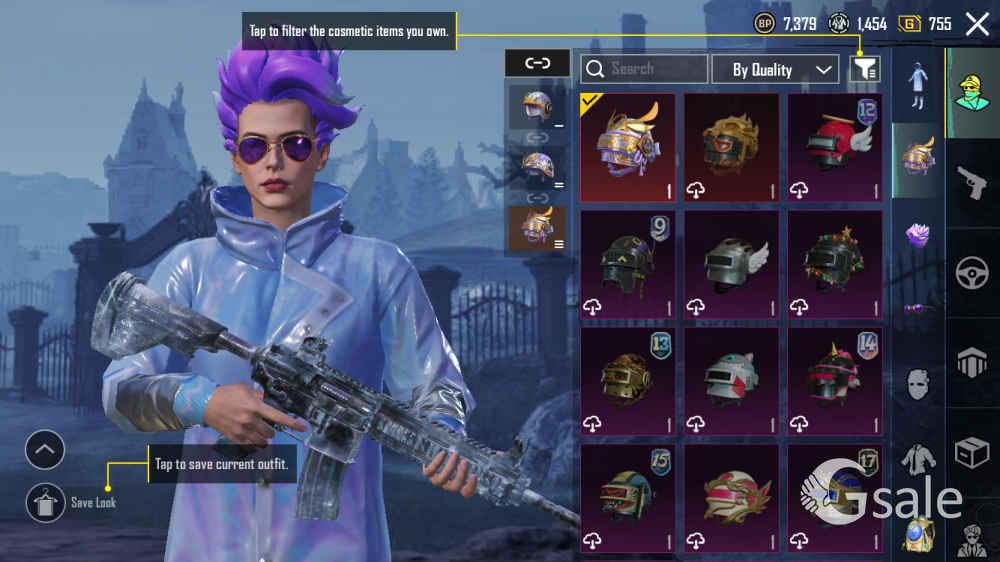Image resolution: width=1000 pixels, height=562 pixels.
Task: Open the purple hair category
Action: click(x=918, y=236)
